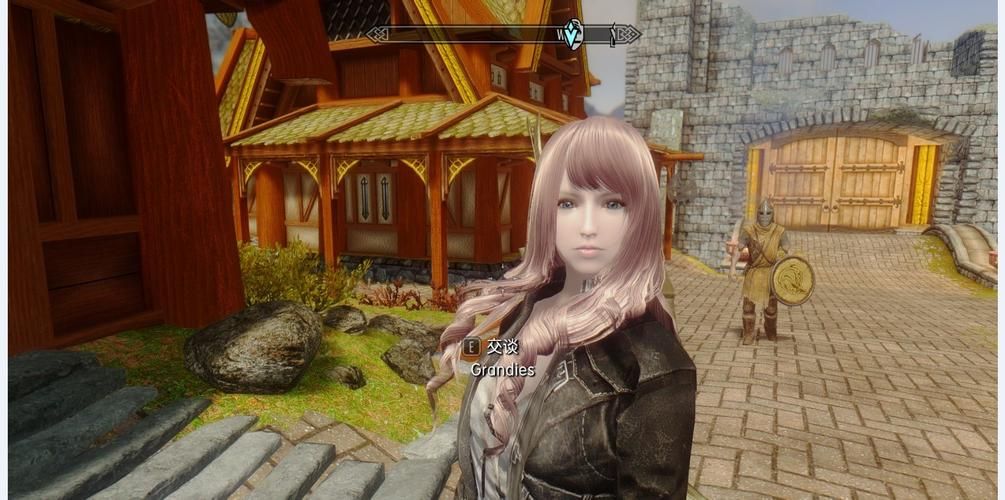Click the compass bar
The image size is (1005, 500).
click(x=470, y=35)
